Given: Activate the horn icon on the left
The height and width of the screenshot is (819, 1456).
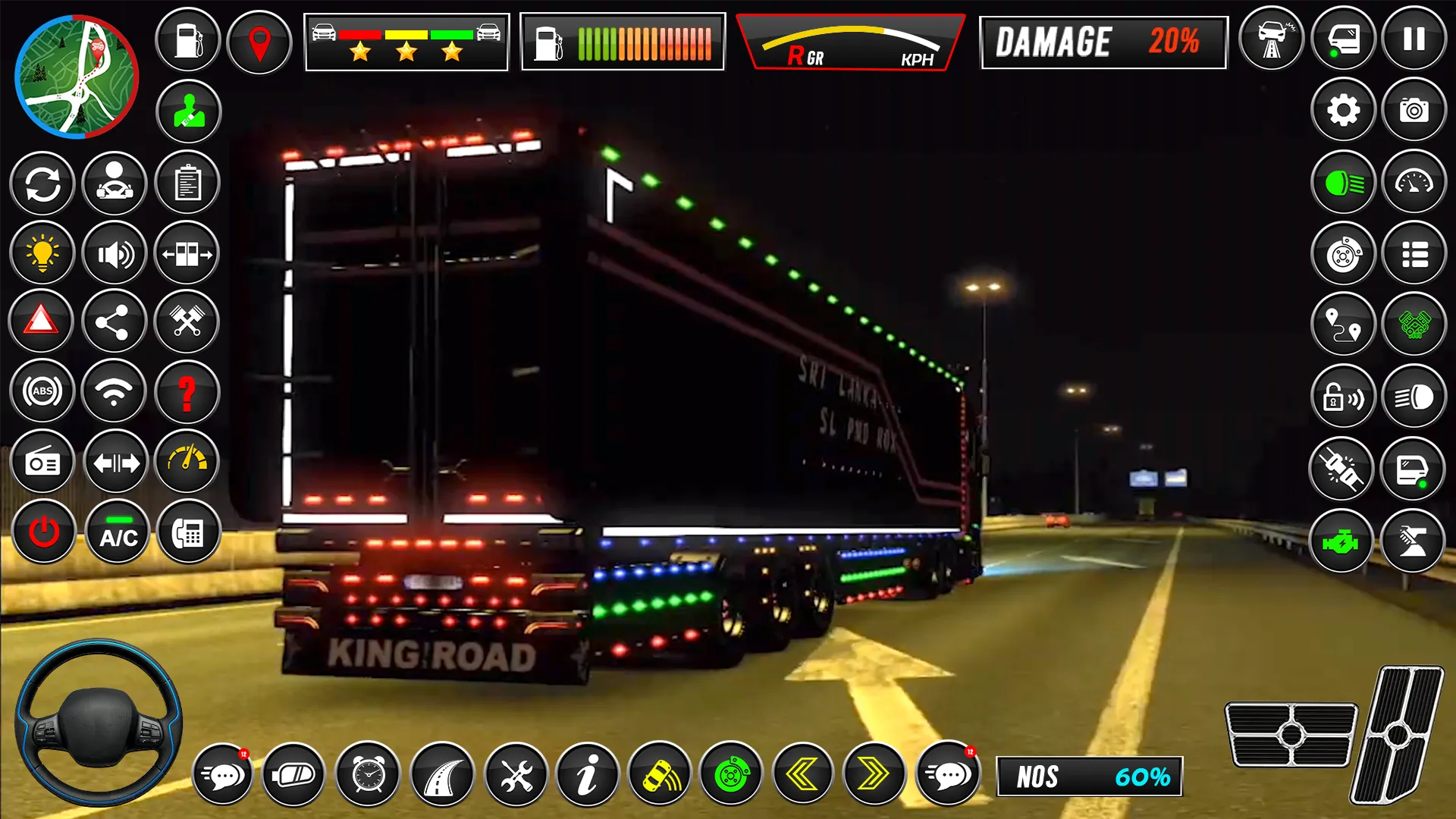Looking at the screenshot, I should pyautogui.click(x=115, y=253).
